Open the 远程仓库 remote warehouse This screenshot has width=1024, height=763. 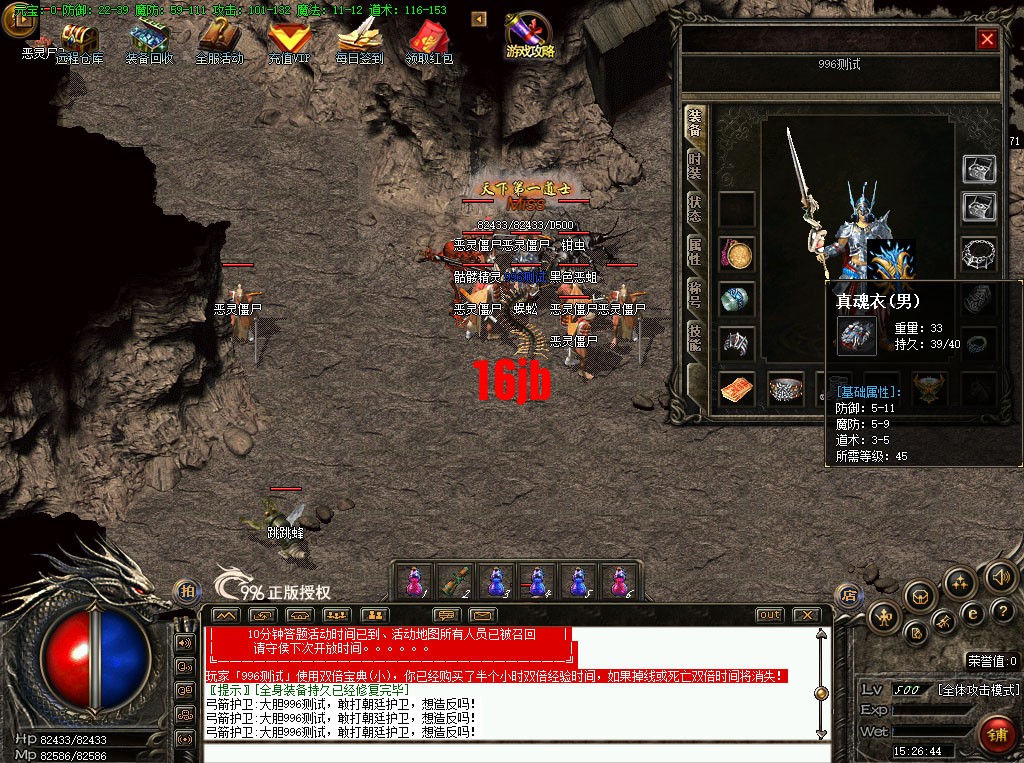[x=80, y=40]
